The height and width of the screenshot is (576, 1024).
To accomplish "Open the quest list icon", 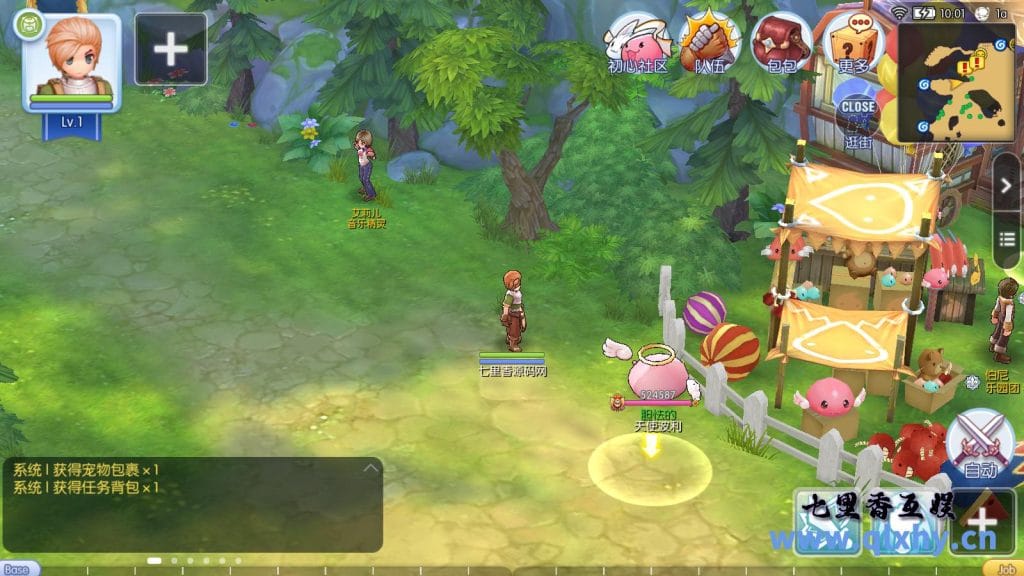I will tap(1006, 236).
